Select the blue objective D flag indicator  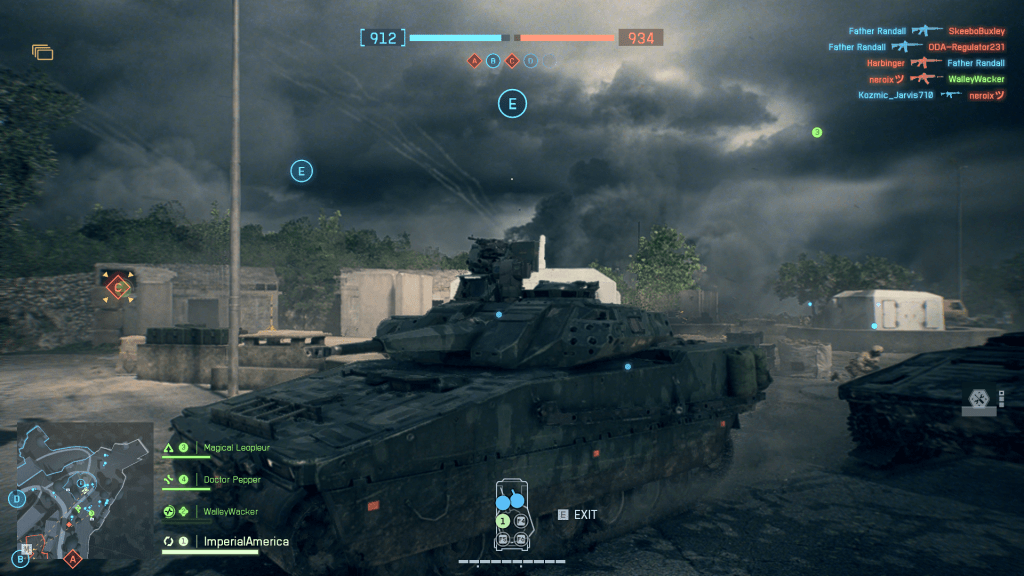(530, 61)
